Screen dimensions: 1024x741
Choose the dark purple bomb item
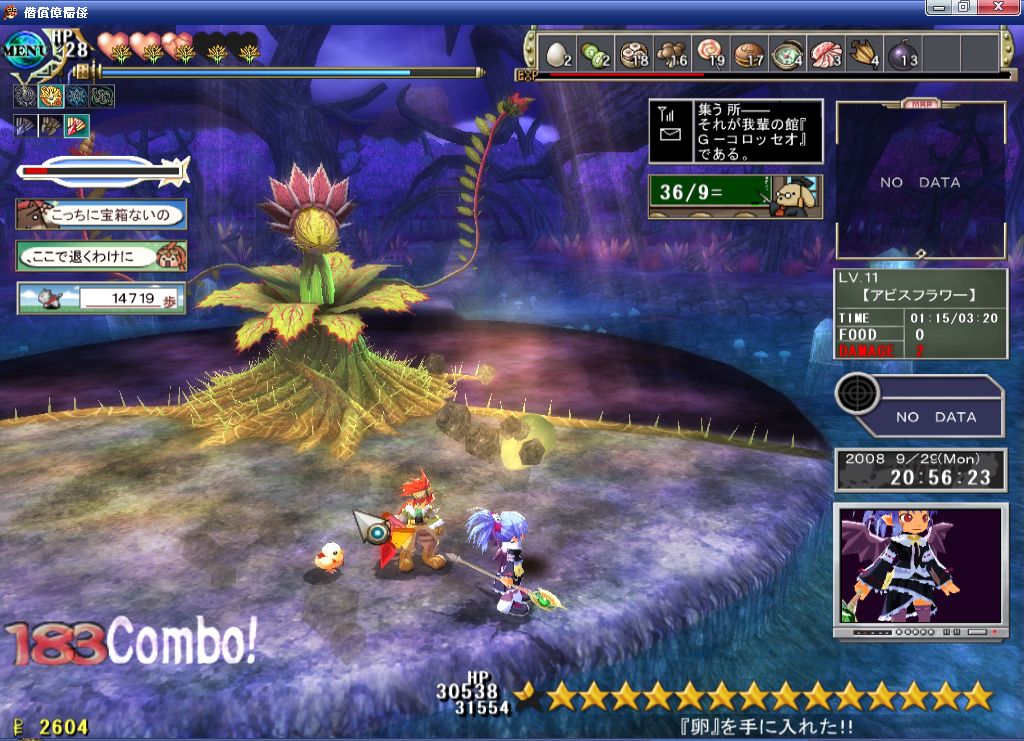(903, 53)
